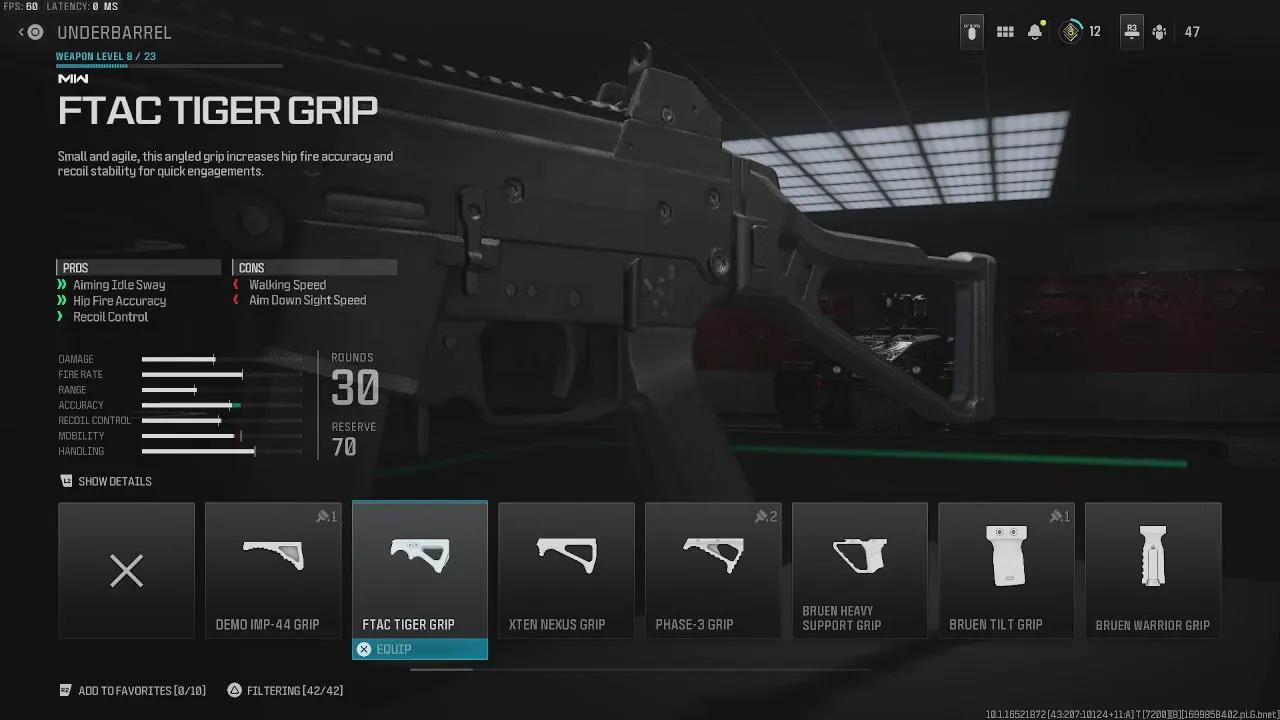
Task: Open the grid menu icon
Action: coord(1005,32)
